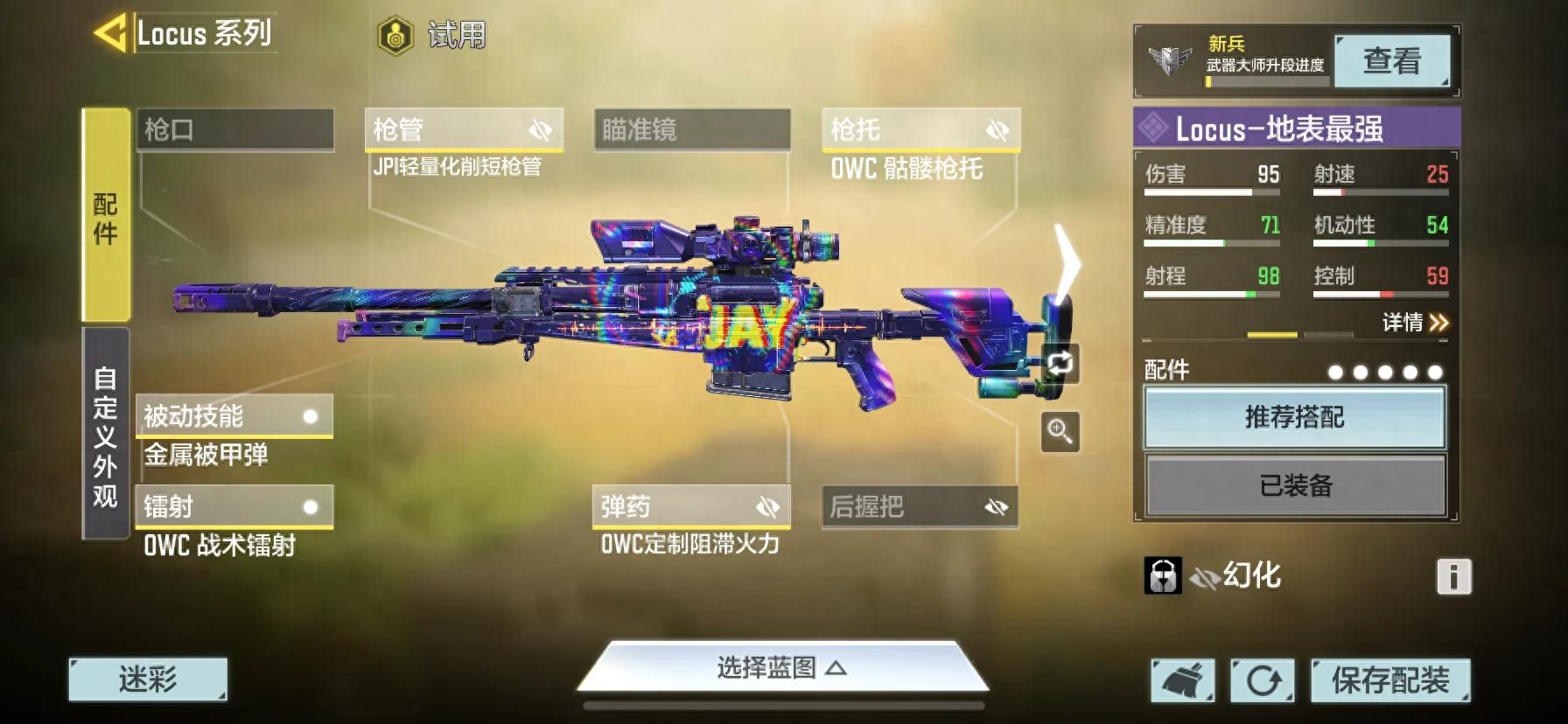Select the 后握把 rear grip slot
This screenshot has height=724, width=1568.
919,507
